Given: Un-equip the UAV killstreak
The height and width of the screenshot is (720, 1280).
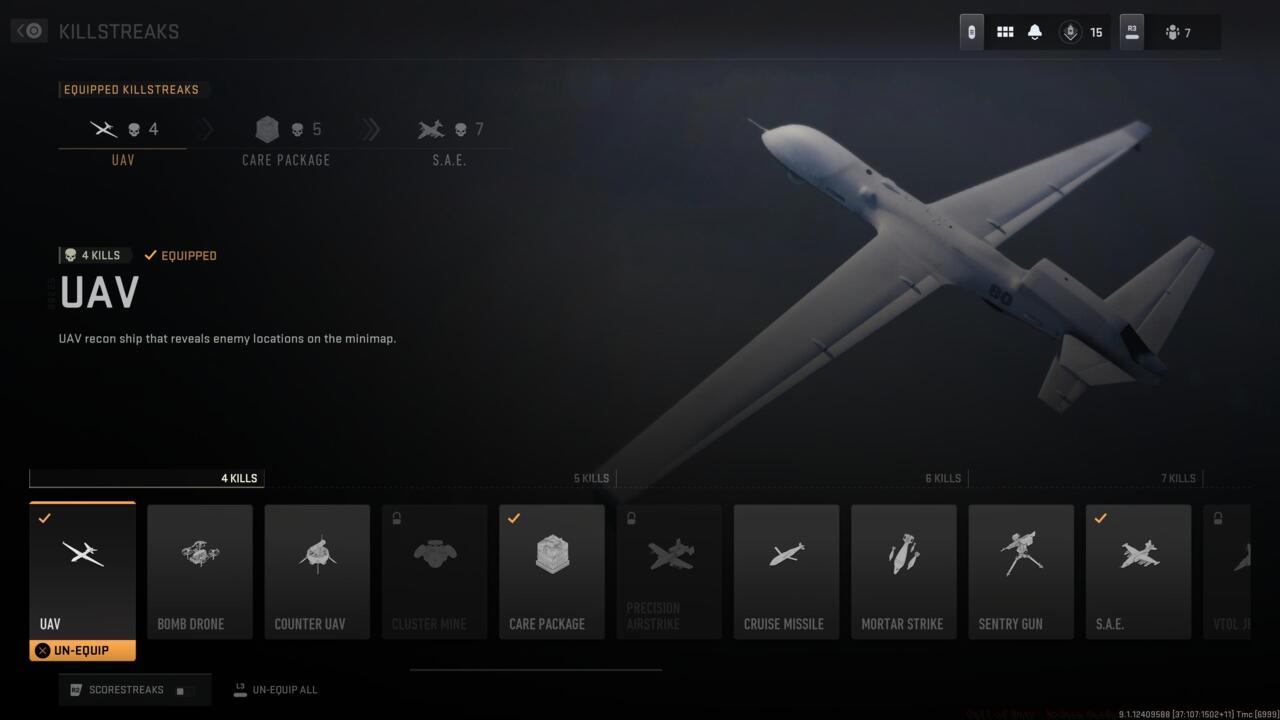Looking at the screenshot, I should (x=82, y=650).
